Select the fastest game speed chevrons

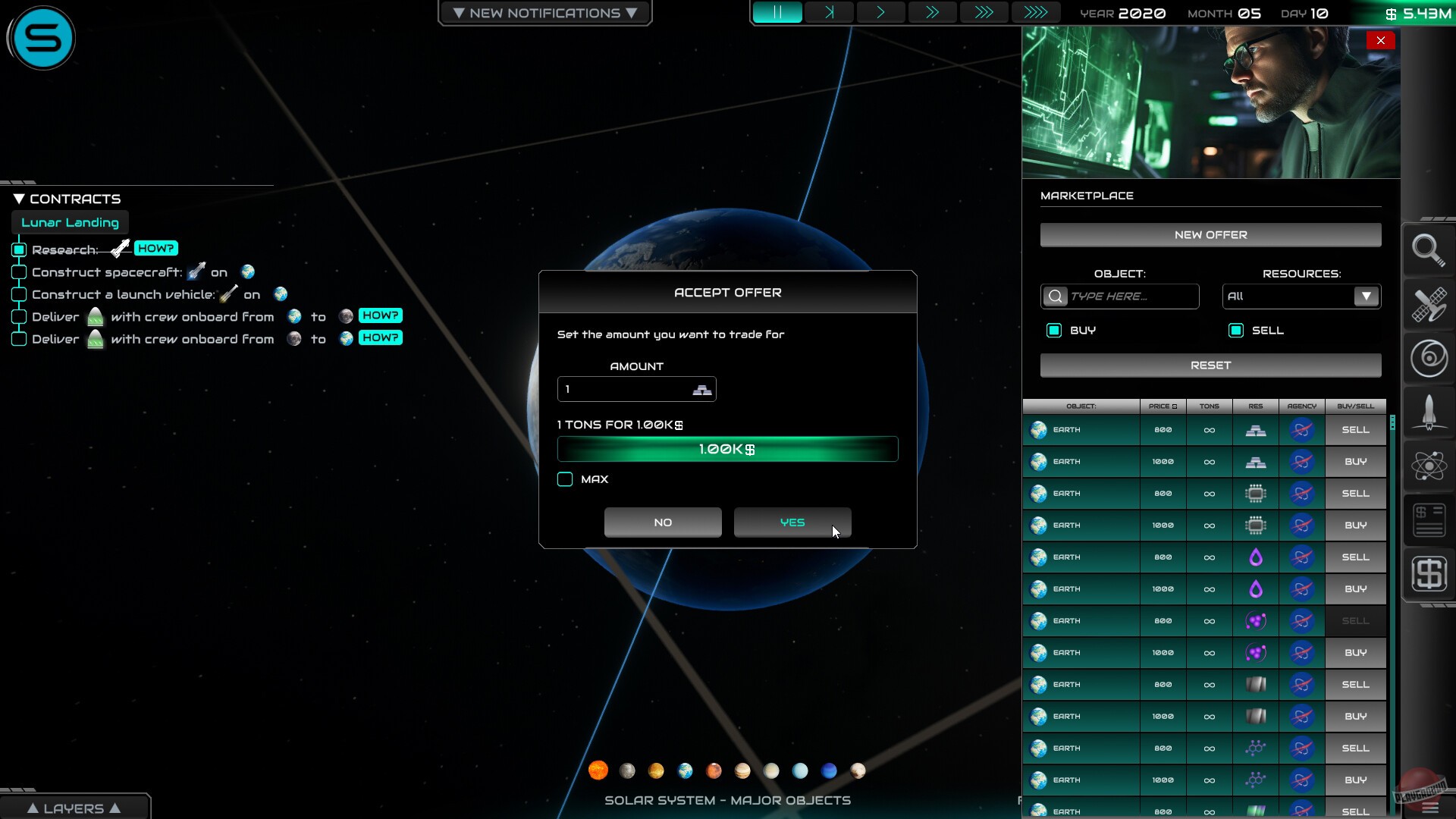click(x=1037, y=12)
